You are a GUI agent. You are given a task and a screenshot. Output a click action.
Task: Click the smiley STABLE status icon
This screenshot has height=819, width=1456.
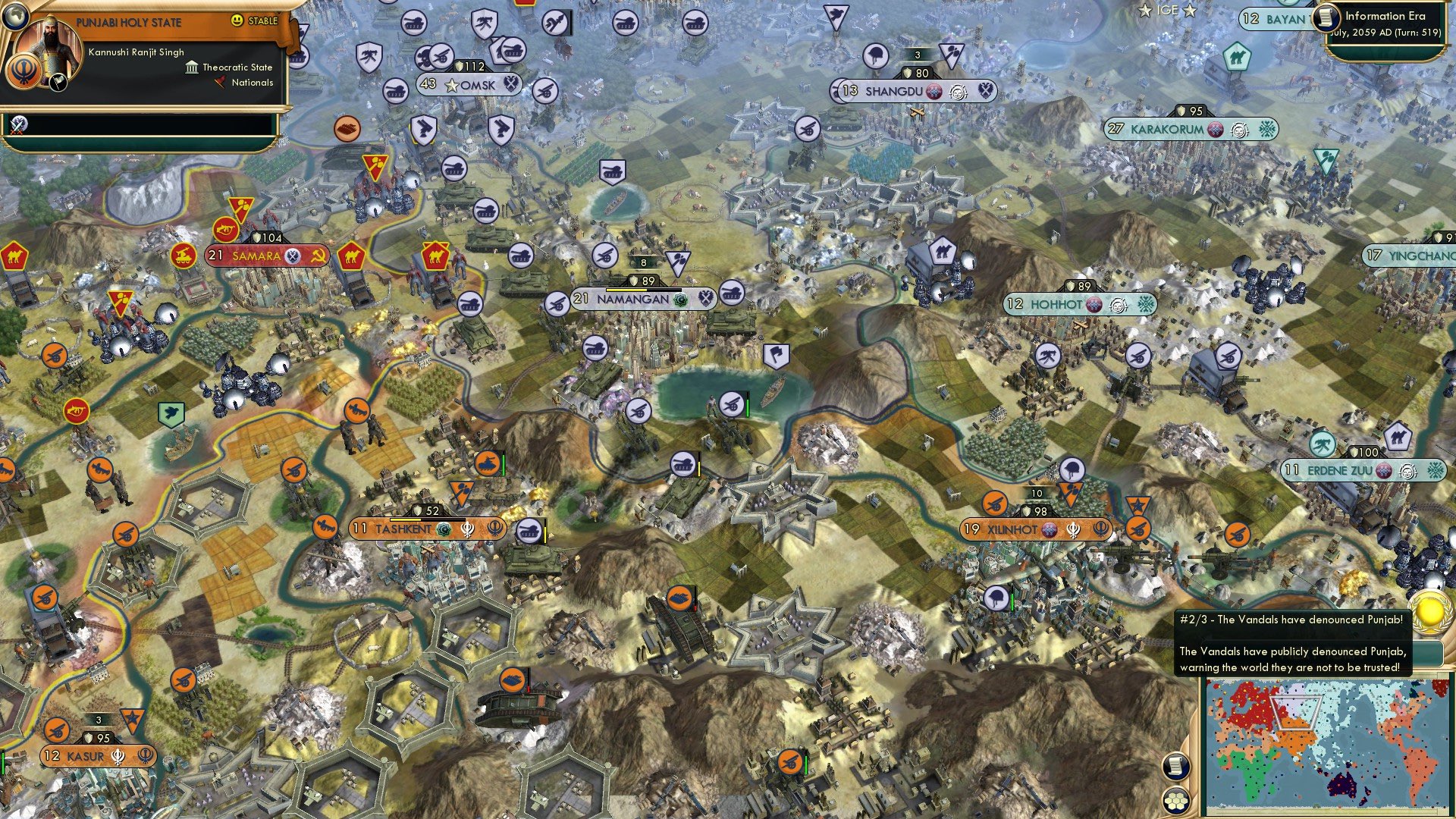(x=236, y=21)
